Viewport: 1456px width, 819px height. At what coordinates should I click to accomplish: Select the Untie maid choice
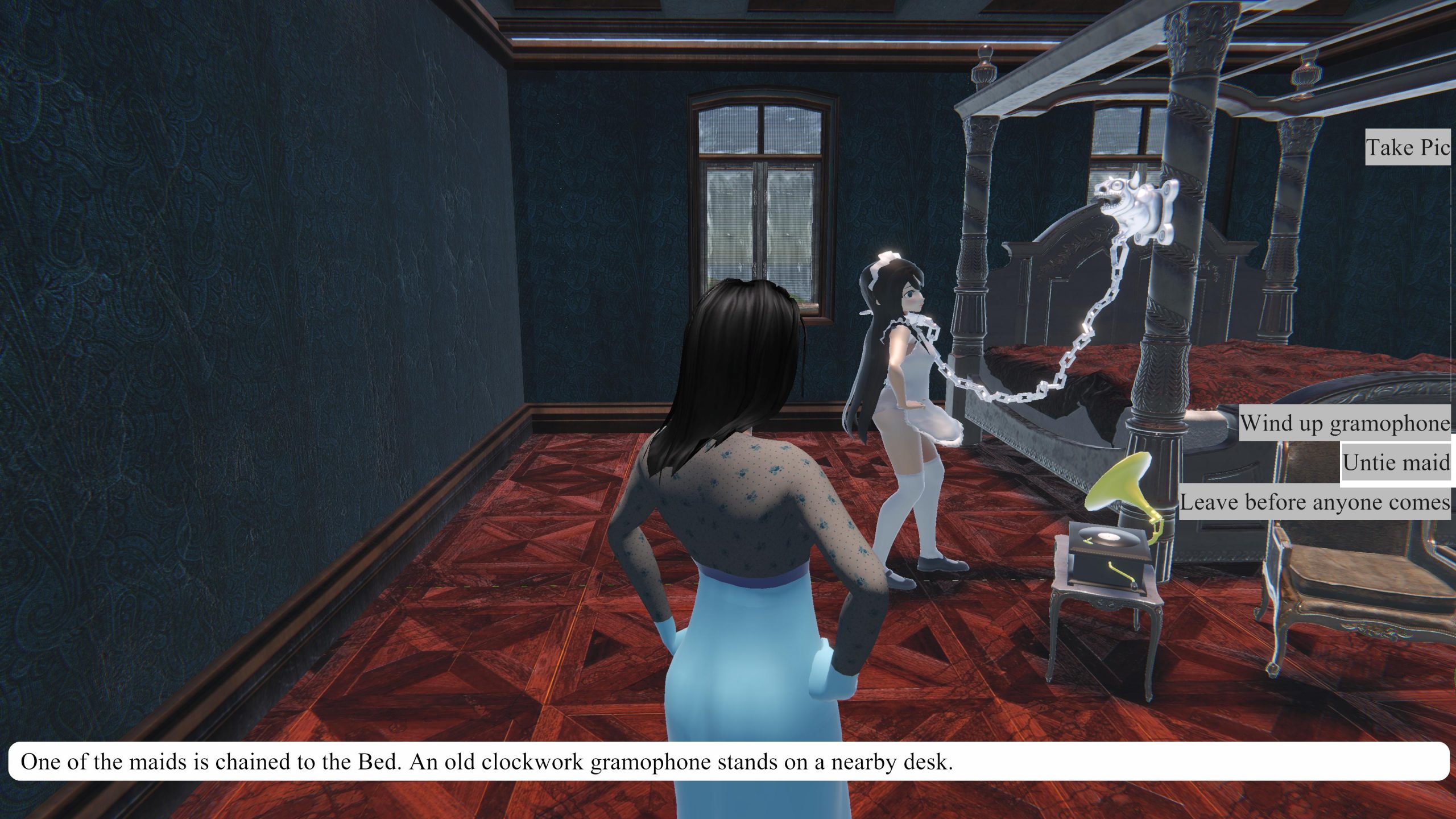pos(1396,462)
